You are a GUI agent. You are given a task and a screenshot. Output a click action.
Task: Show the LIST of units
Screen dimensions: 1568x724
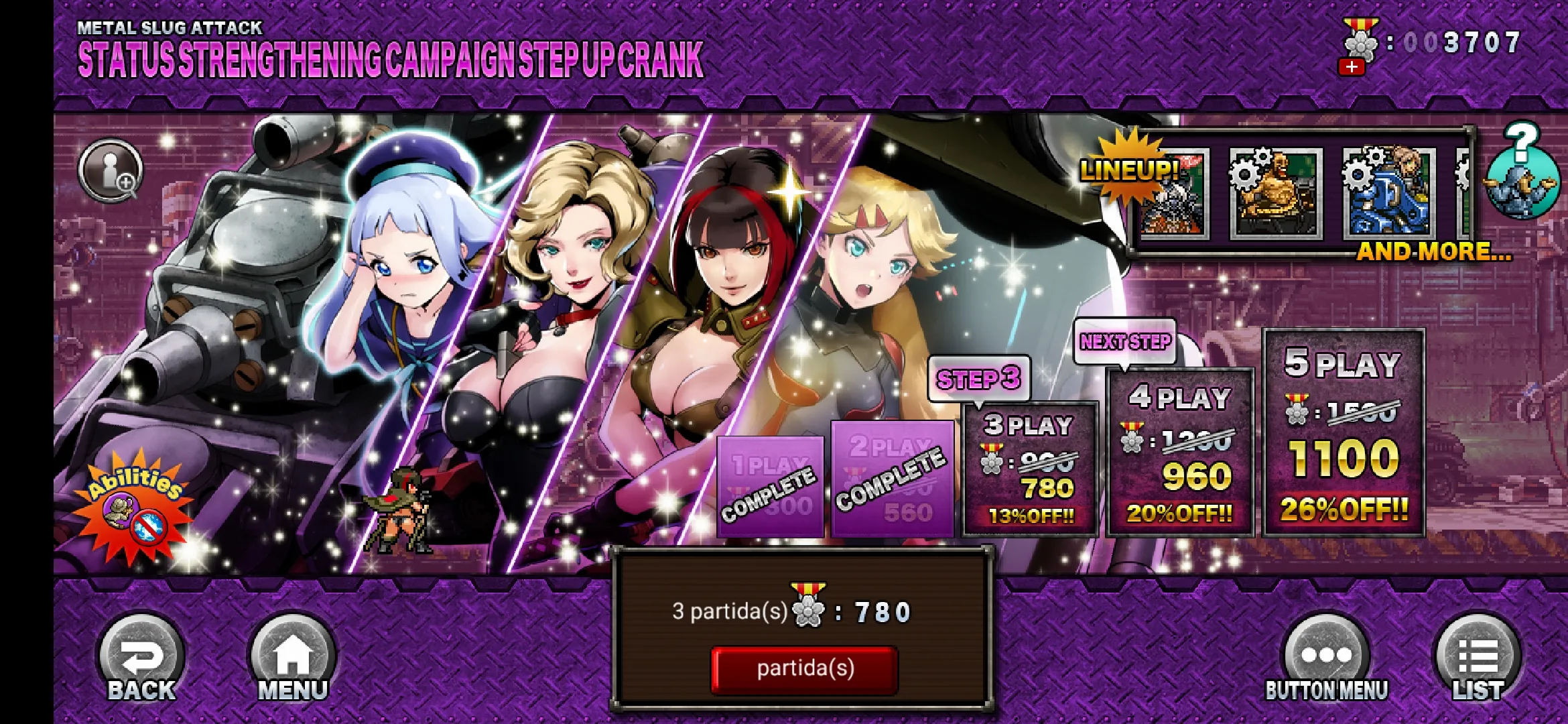(1478, 660)
